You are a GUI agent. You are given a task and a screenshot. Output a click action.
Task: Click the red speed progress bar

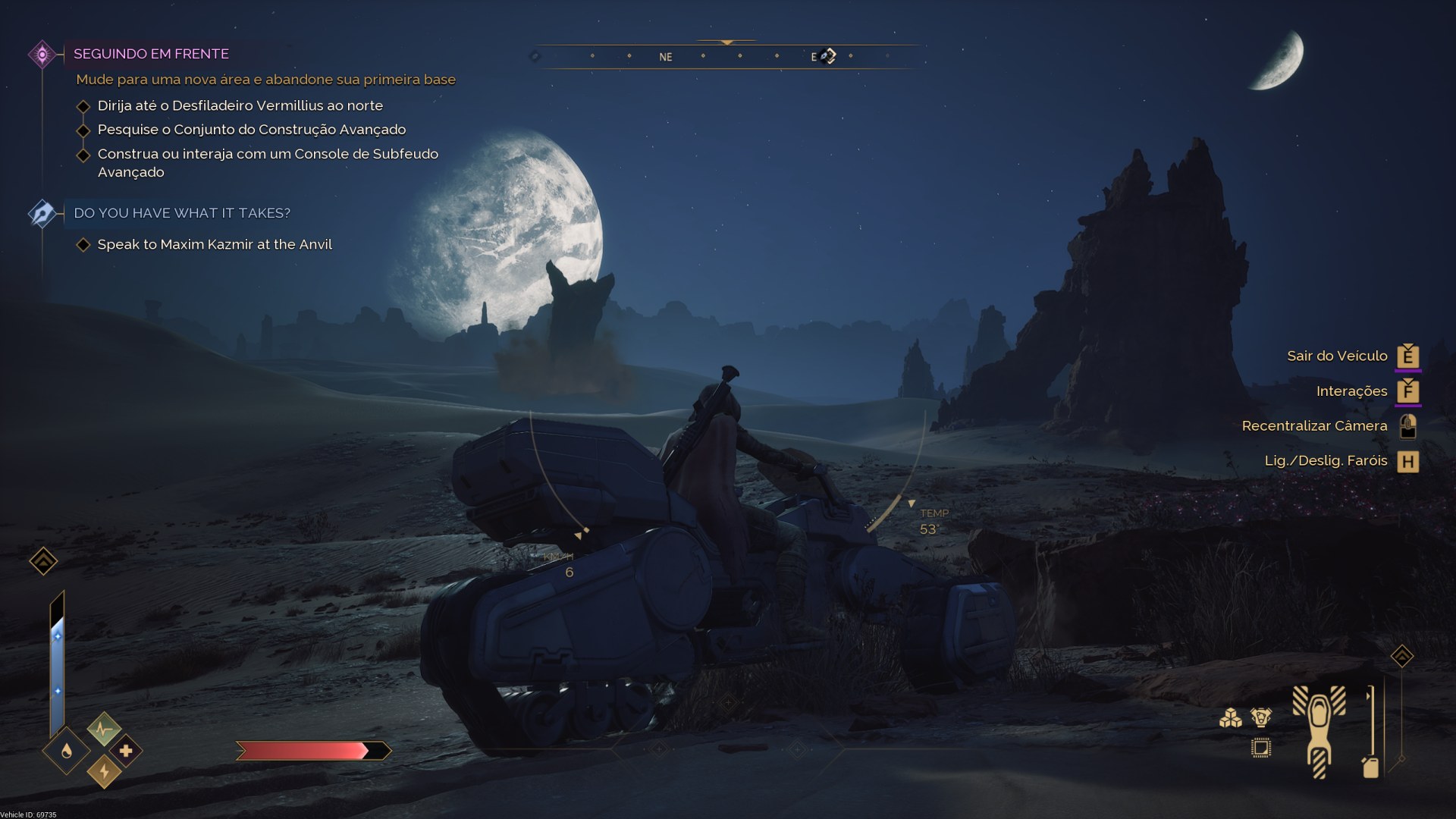(x=303, y=750)
